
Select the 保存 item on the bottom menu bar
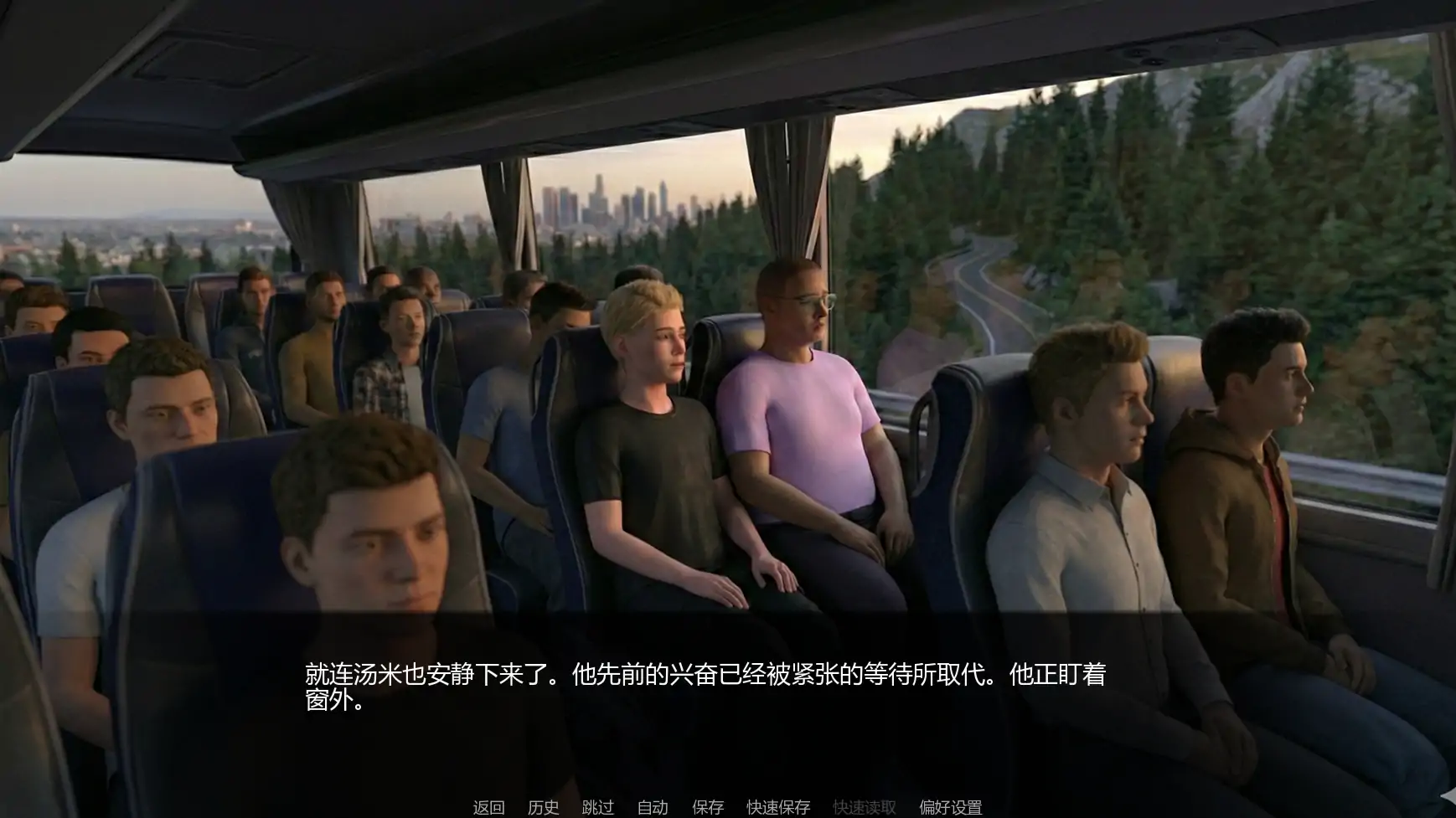[708, 807]
